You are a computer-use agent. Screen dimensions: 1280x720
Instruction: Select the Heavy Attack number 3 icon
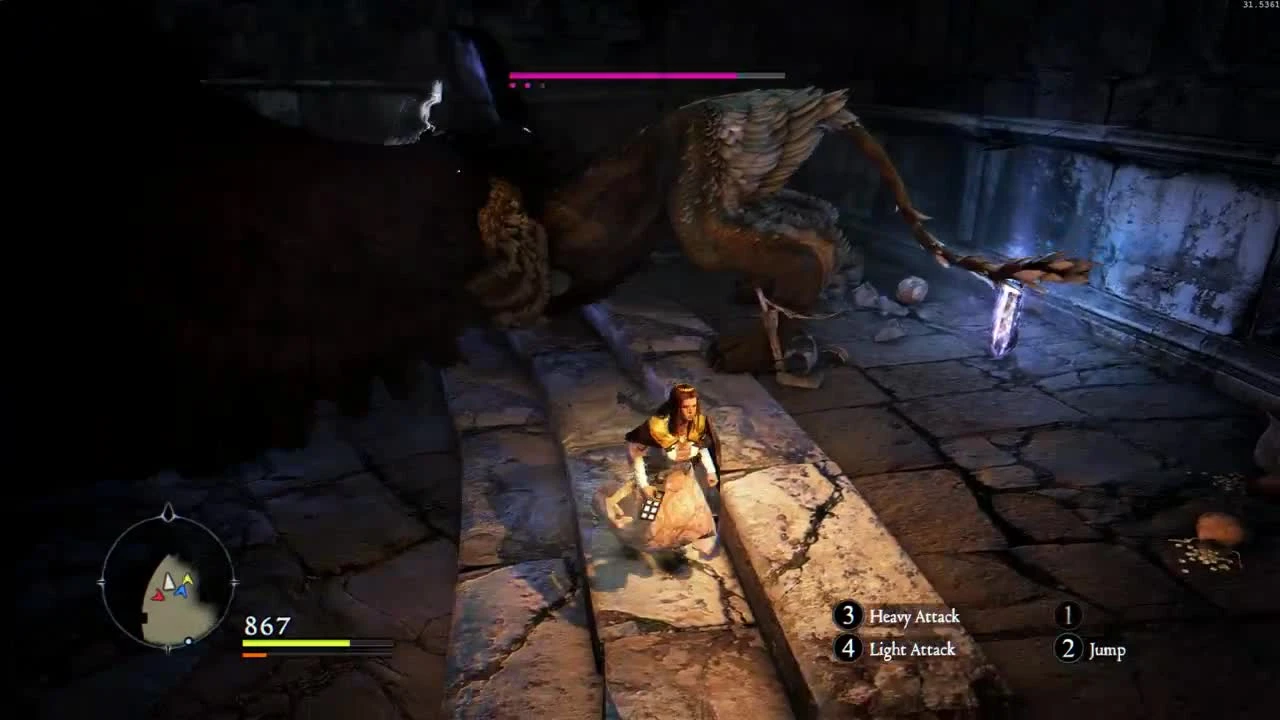pyautogui.click(x=849, y=617)
